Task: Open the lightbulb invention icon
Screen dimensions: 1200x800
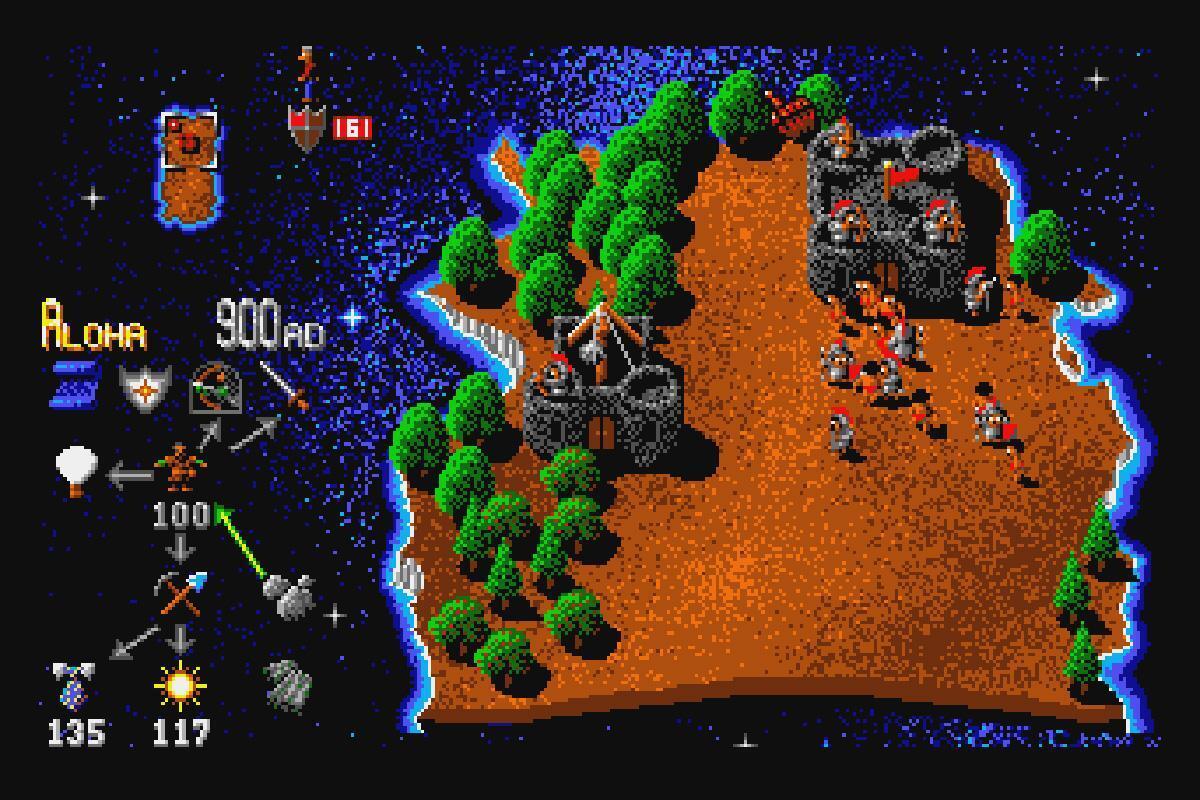Action: click(x=77, y=470)
